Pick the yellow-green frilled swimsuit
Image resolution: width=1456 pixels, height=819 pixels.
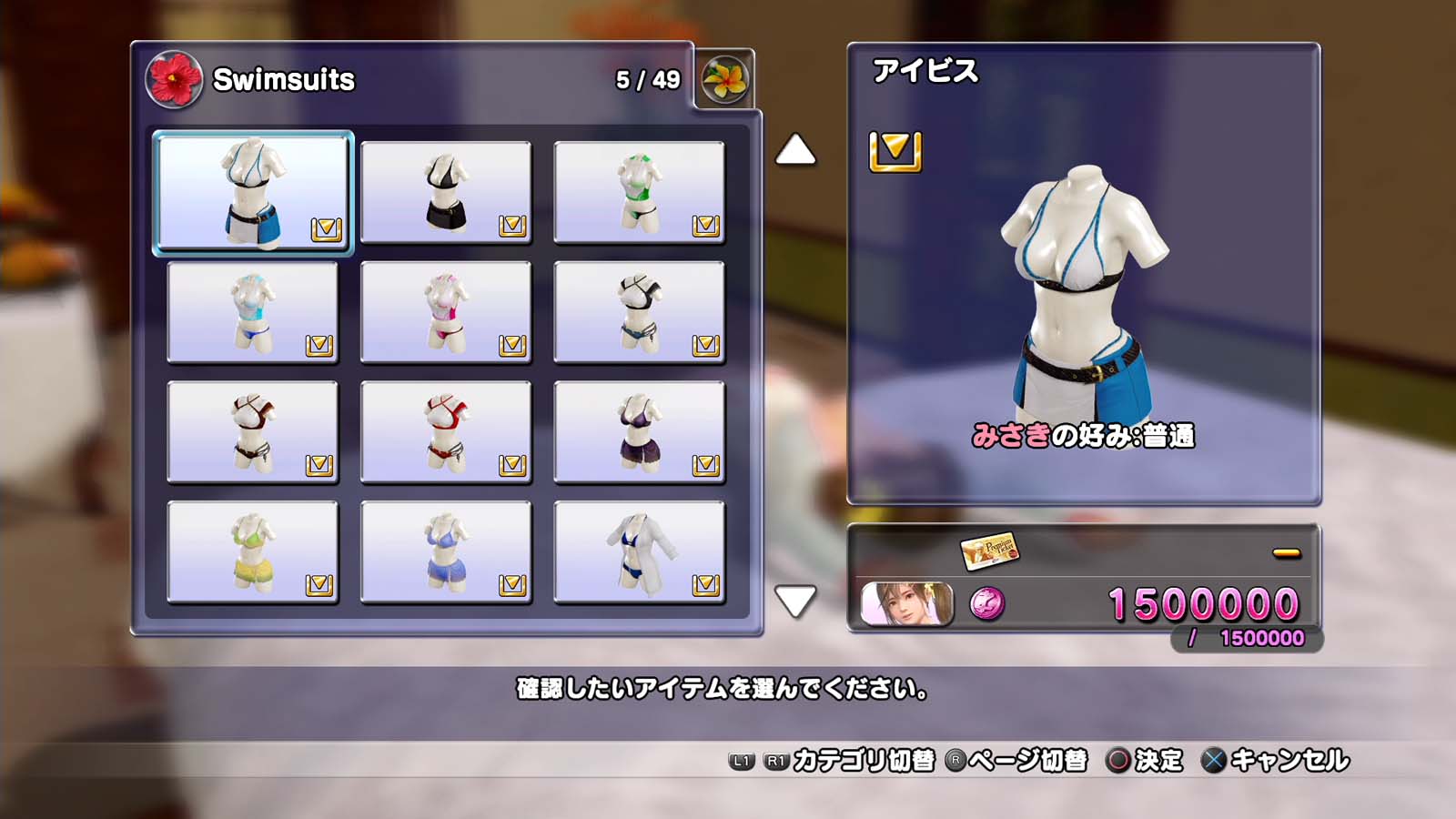click(252, 552)
